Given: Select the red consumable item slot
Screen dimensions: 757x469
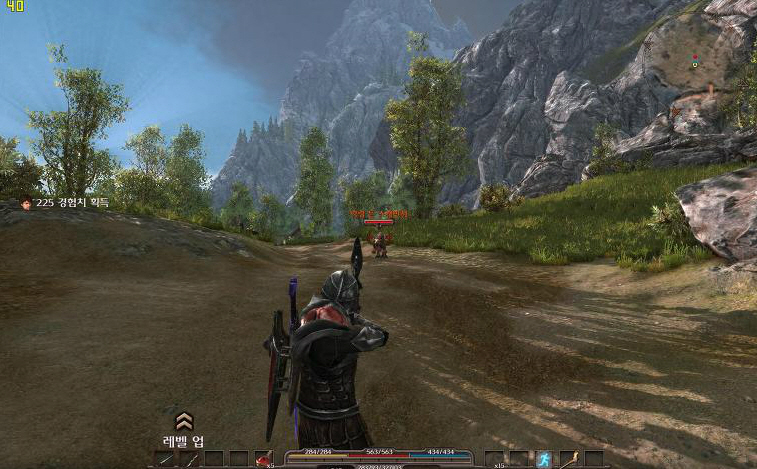Looking at the screenshot, I should coord(264,459).
